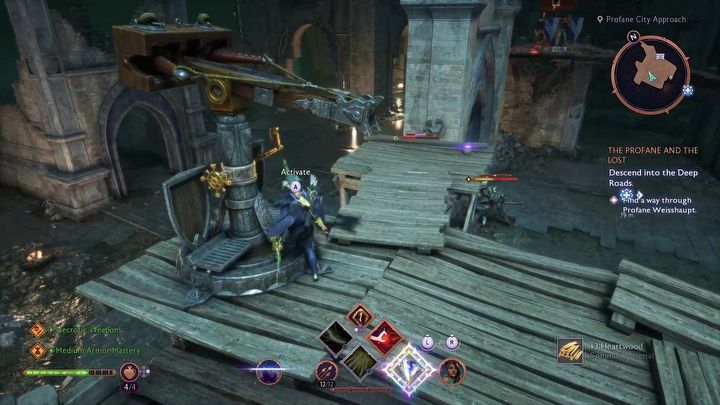Activate the question mark ability slot

361,318
